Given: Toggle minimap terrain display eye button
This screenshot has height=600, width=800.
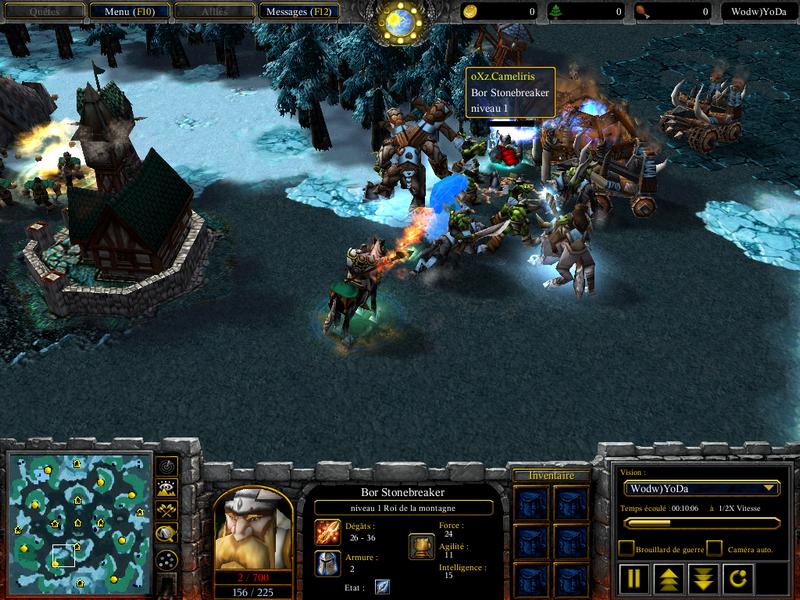Looking at the screenshot, I should point(167,489).
